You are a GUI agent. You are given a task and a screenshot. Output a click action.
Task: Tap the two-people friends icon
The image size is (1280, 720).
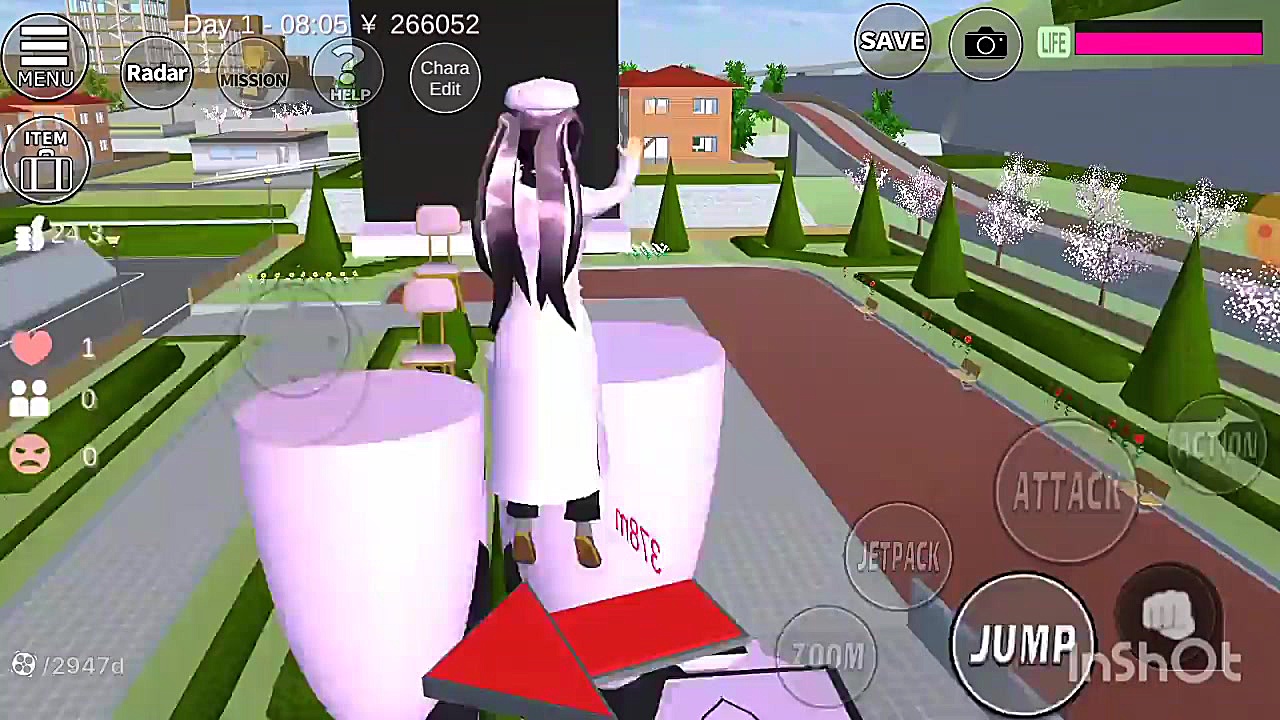coord(30,400)
